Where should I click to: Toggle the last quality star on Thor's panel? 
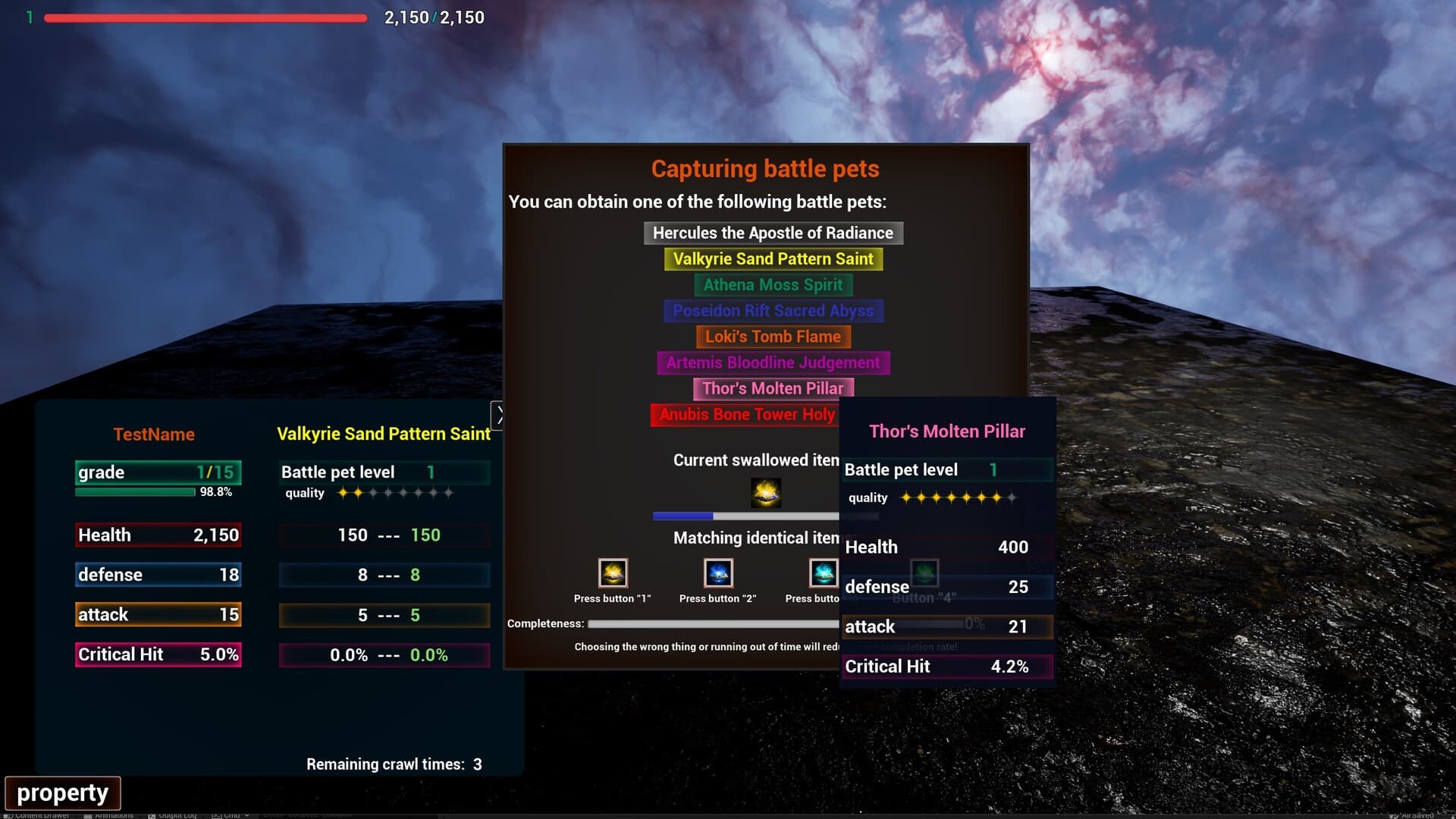(x=1012, y=498)
